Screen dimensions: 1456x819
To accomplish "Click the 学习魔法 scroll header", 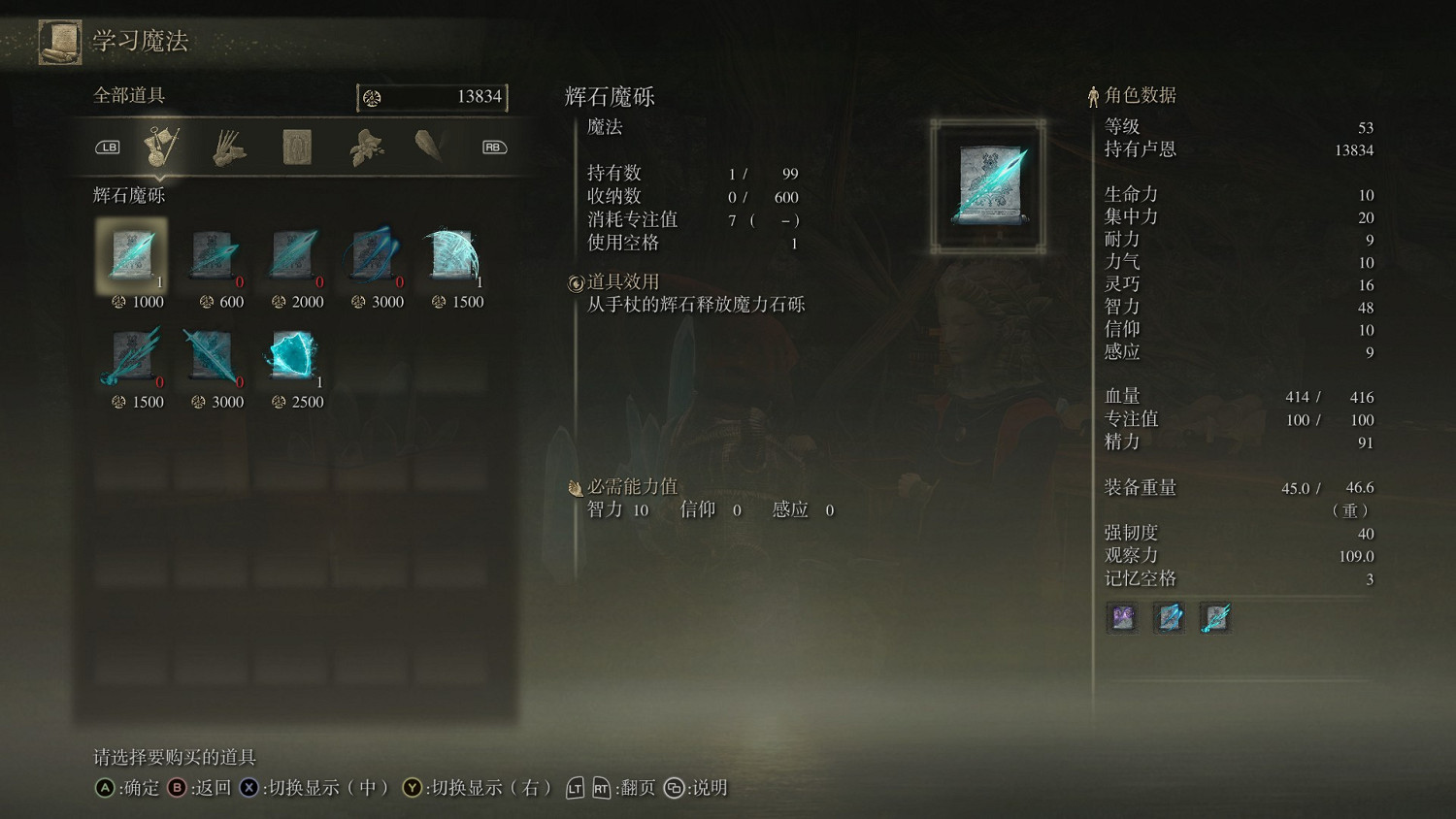I will [137, 42].
